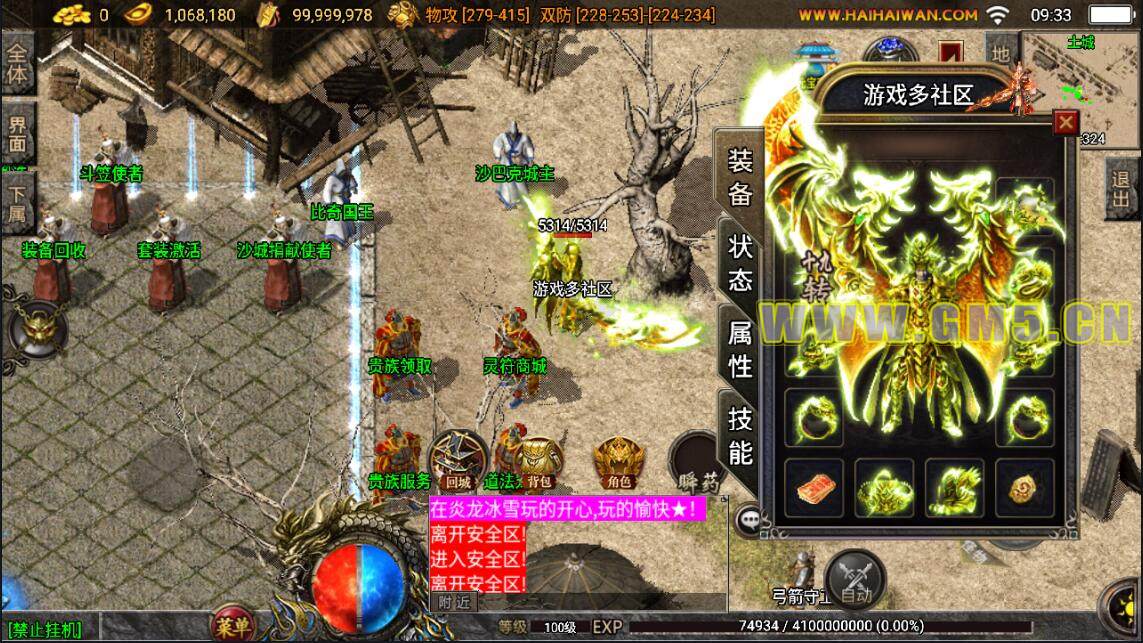Switch chat to the 附近 nearby channel
The width and height of the screenshot is (1143, 643).
click(x=453, y=601)
